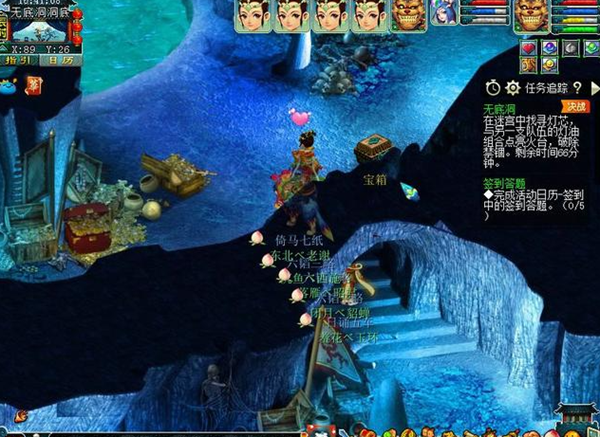Click the red scroll icon below the minimap

click(x=33, y=85)
